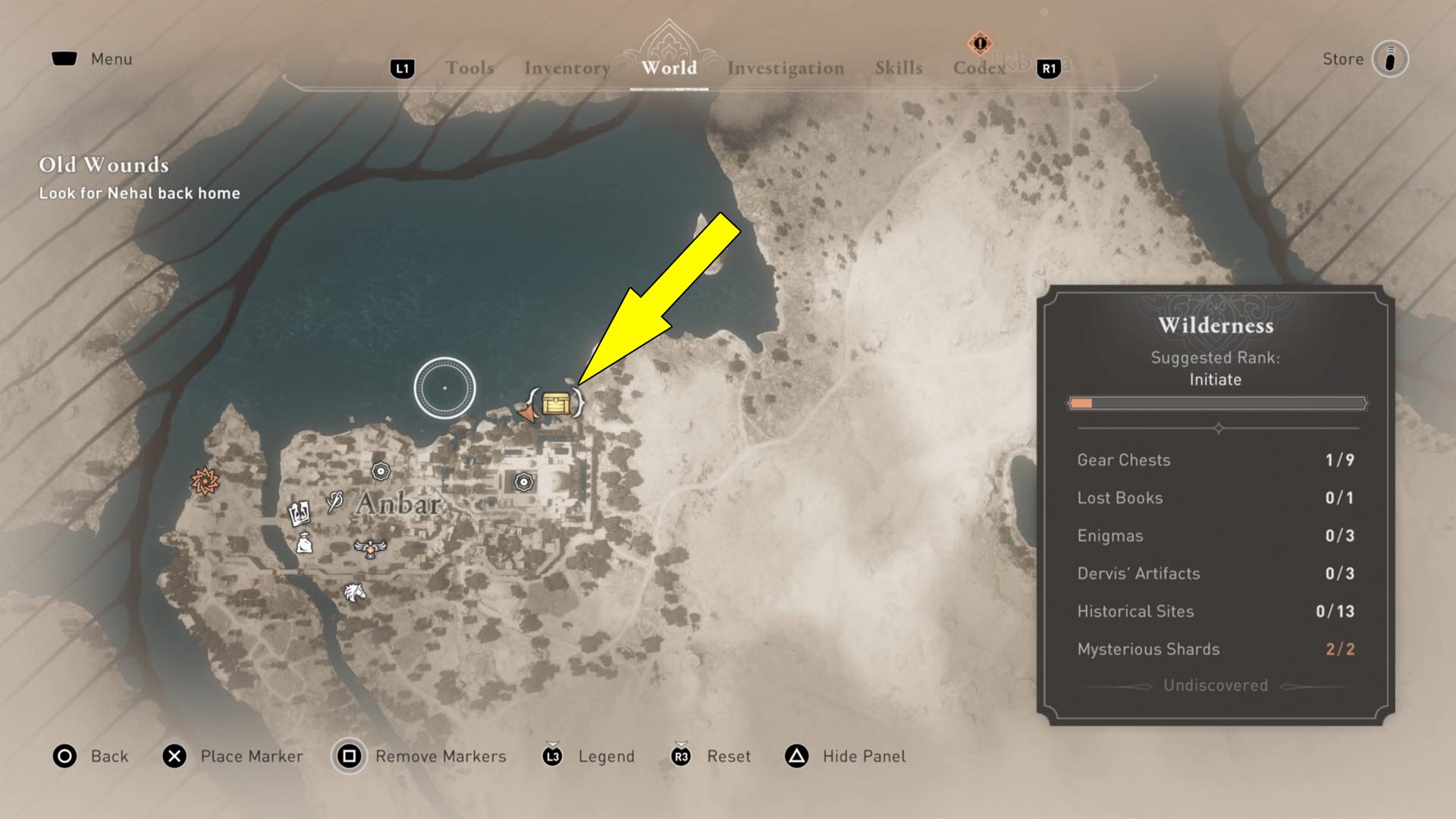This screenshot has height=819, width=1456.
Task: Toggle Hide Panel for the Wilderness info
Action: 863,756
